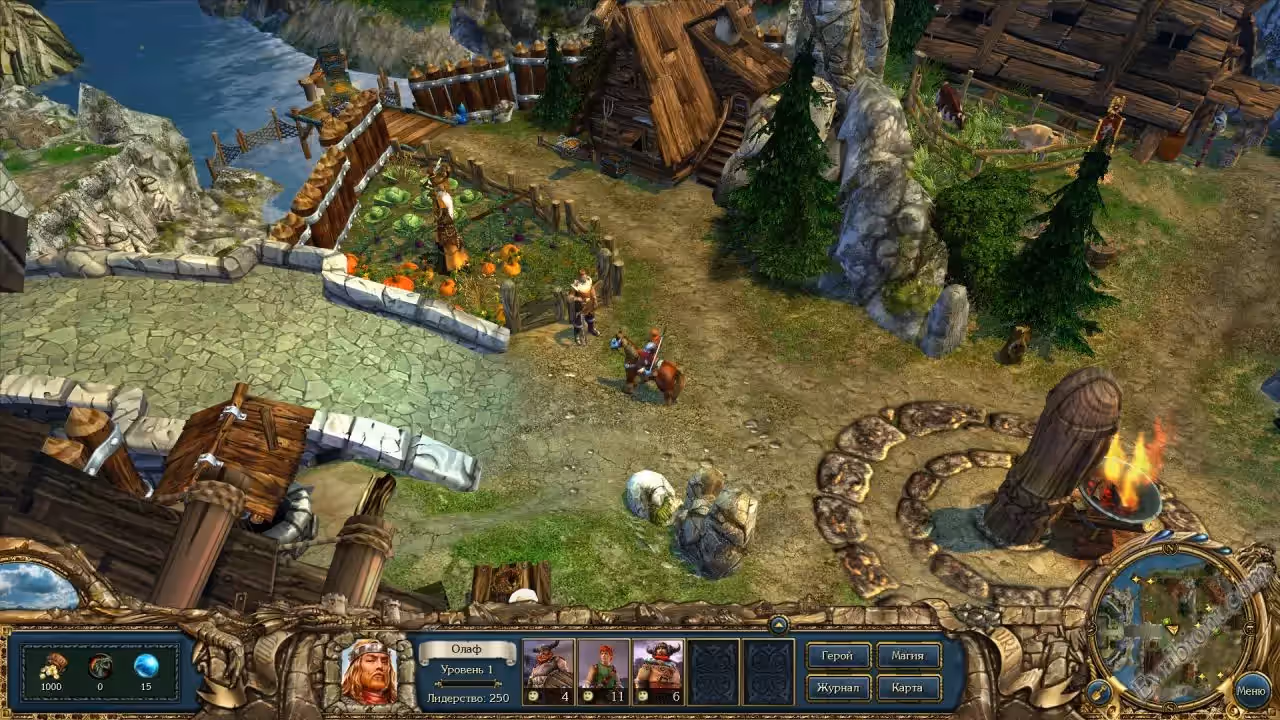Viewport: 1280px width, 720px height.
Task: Click the round shovel button beside the minimap
Action: 1099,691
